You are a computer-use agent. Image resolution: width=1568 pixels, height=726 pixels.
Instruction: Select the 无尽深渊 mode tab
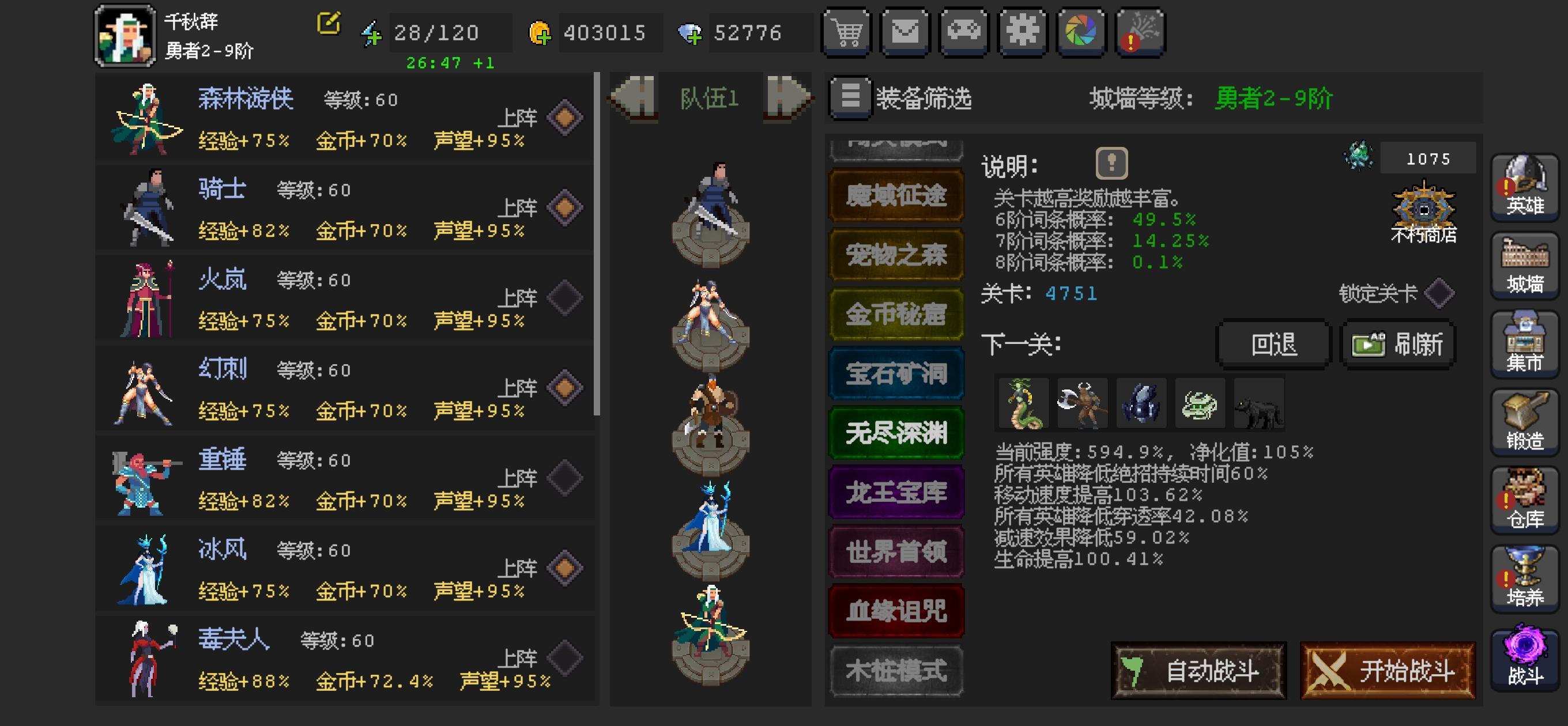pos(896,434)
